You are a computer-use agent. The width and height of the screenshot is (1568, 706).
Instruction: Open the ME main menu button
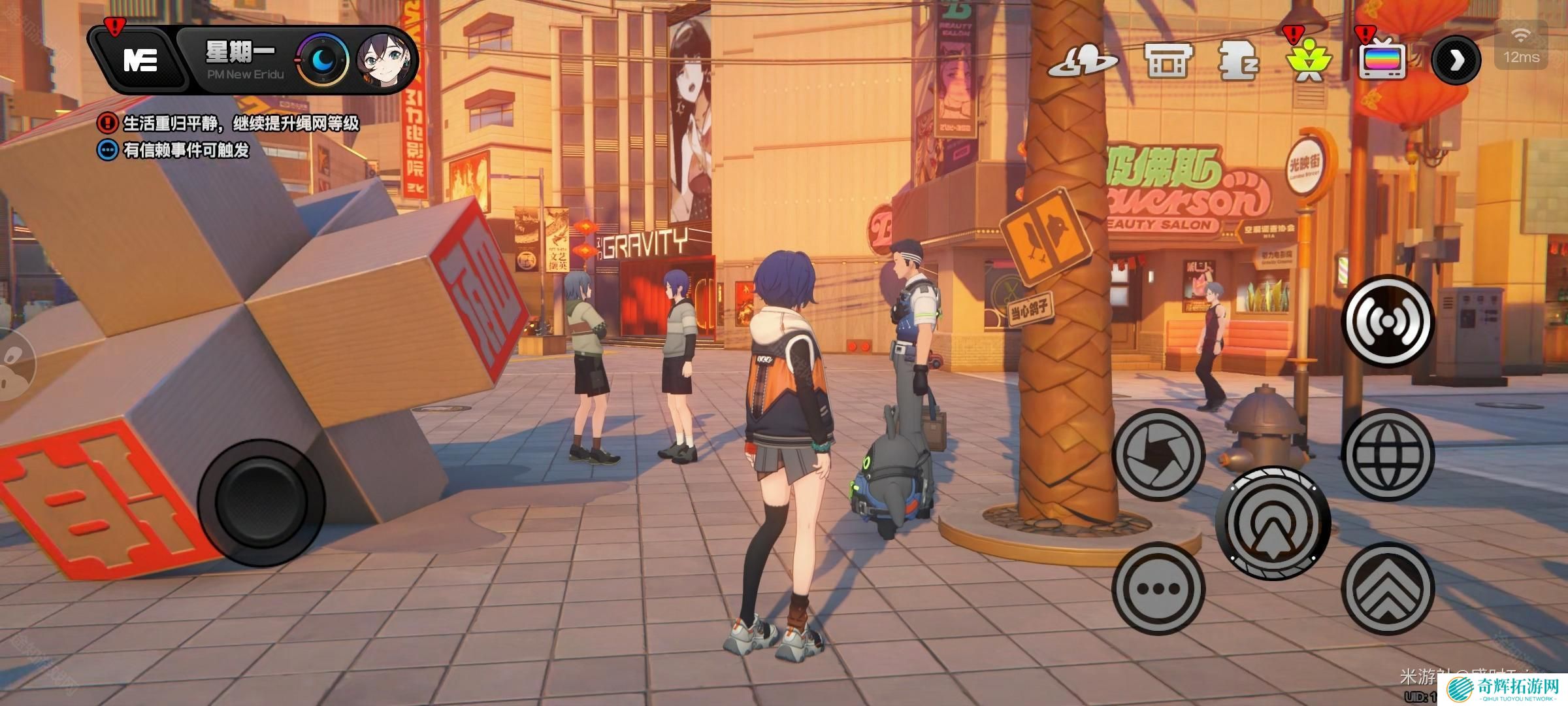coord(140,61)
